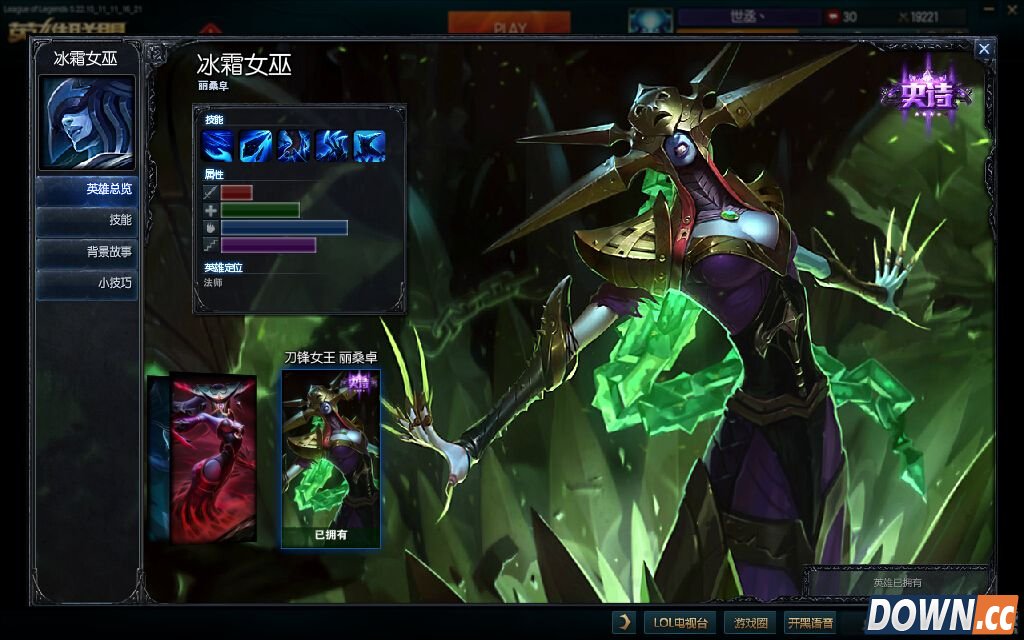Select the icy hand passive skill icon
The image size is (1024, 640).
coord(219,146)
